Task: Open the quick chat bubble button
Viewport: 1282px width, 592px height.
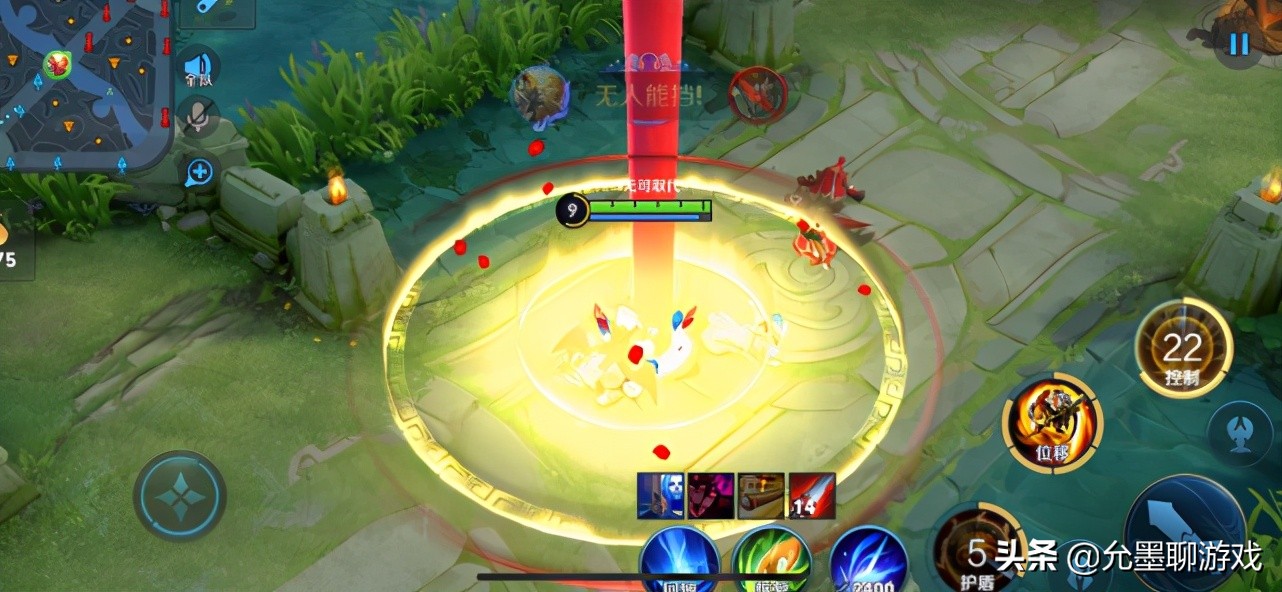Action: [x=199, y=172]
